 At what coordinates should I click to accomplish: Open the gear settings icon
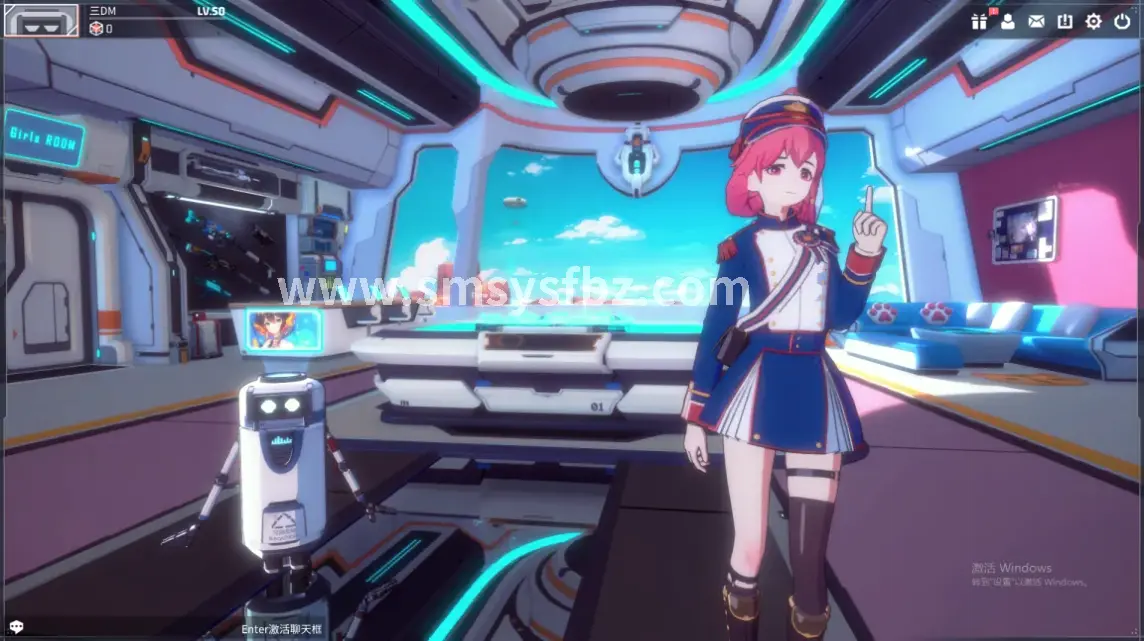[x=1093, y=21]
